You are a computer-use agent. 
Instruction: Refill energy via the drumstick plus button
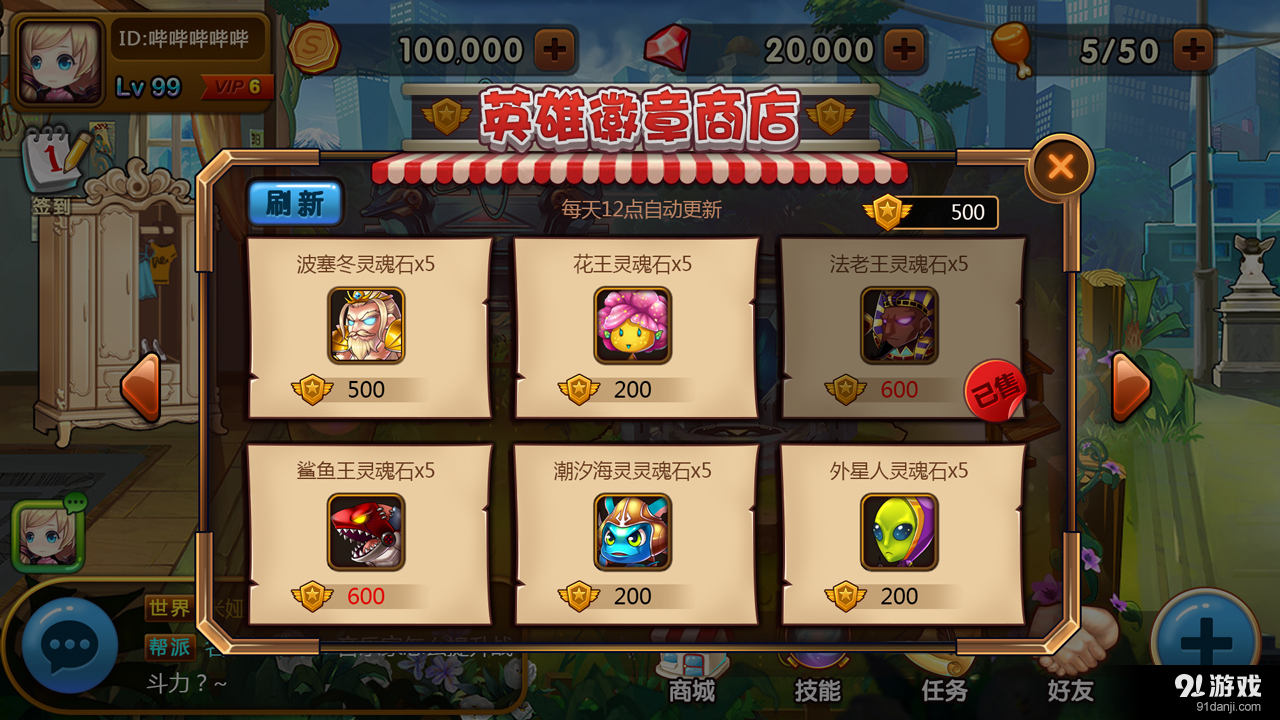click(x=1192, y=47)
